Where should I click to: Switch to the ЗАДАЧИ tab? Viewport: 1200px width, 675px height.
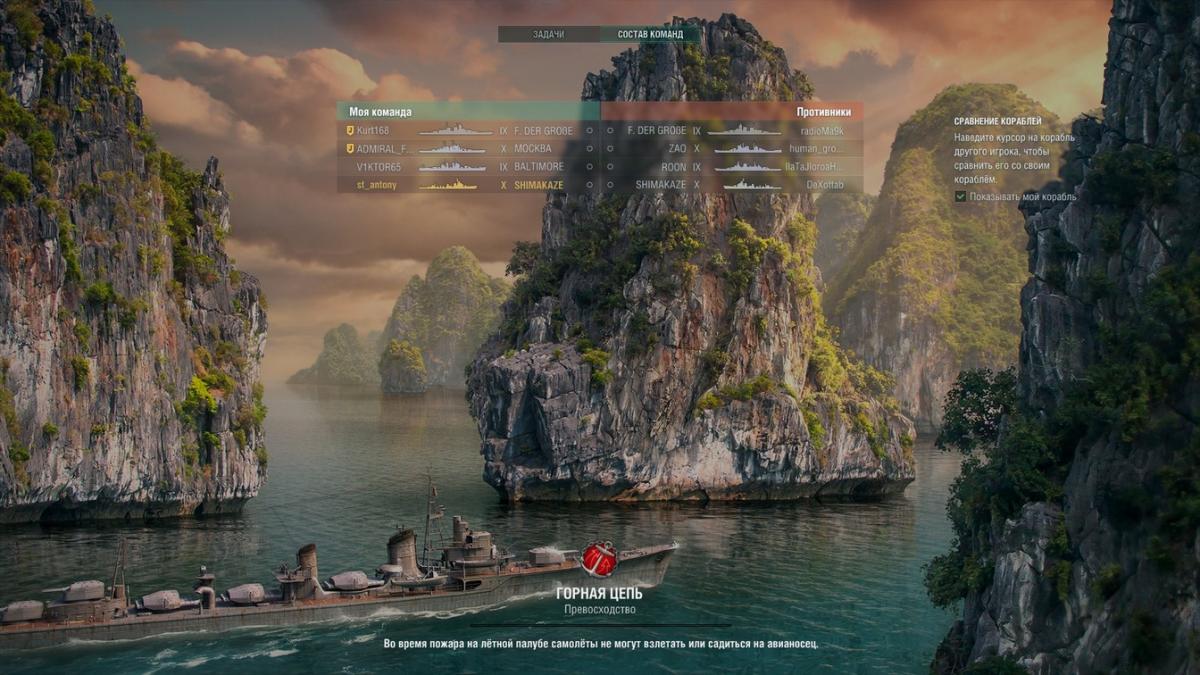548,34
